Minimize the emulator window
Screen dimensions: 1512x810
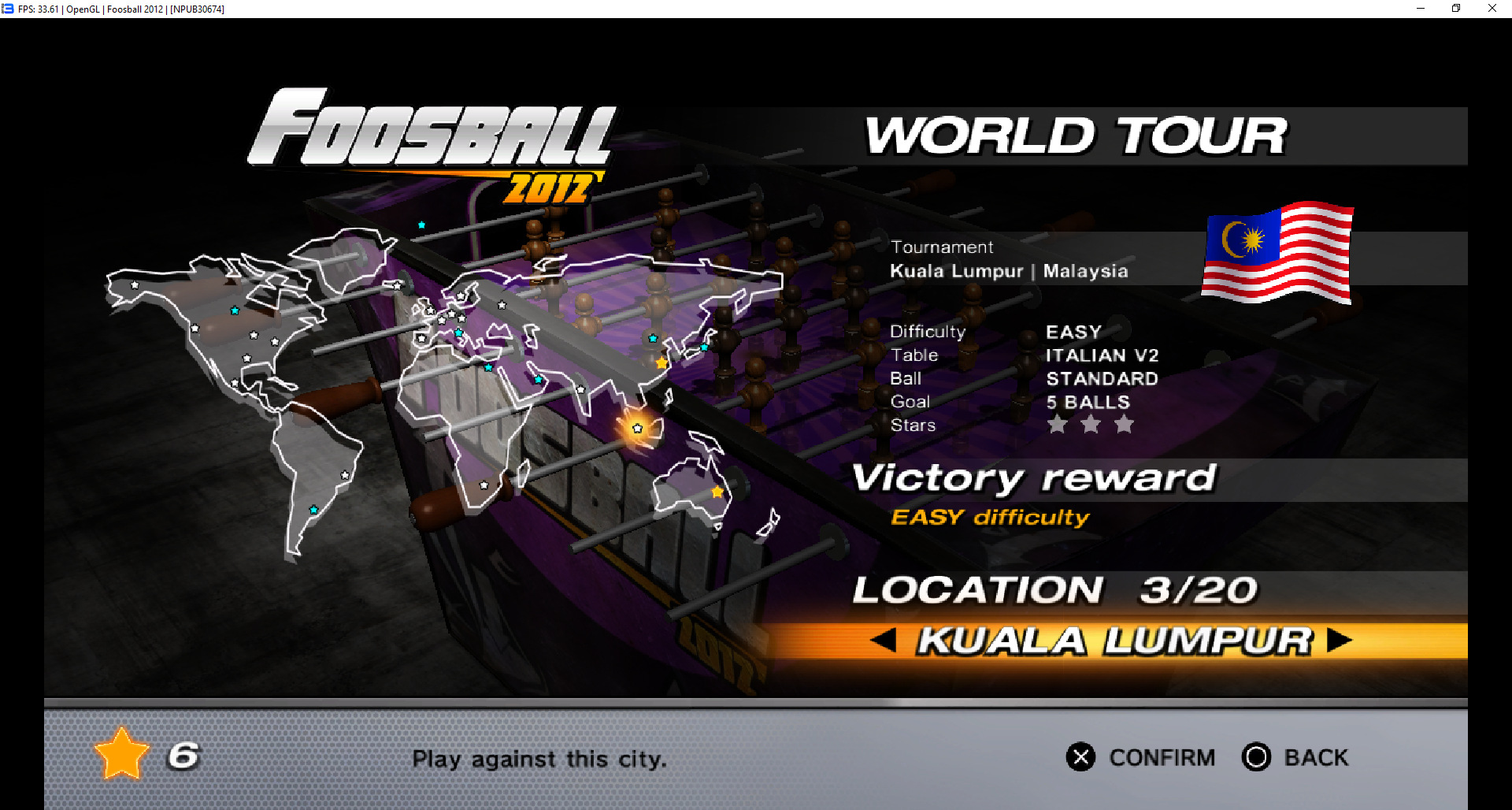click(1421, 9)
